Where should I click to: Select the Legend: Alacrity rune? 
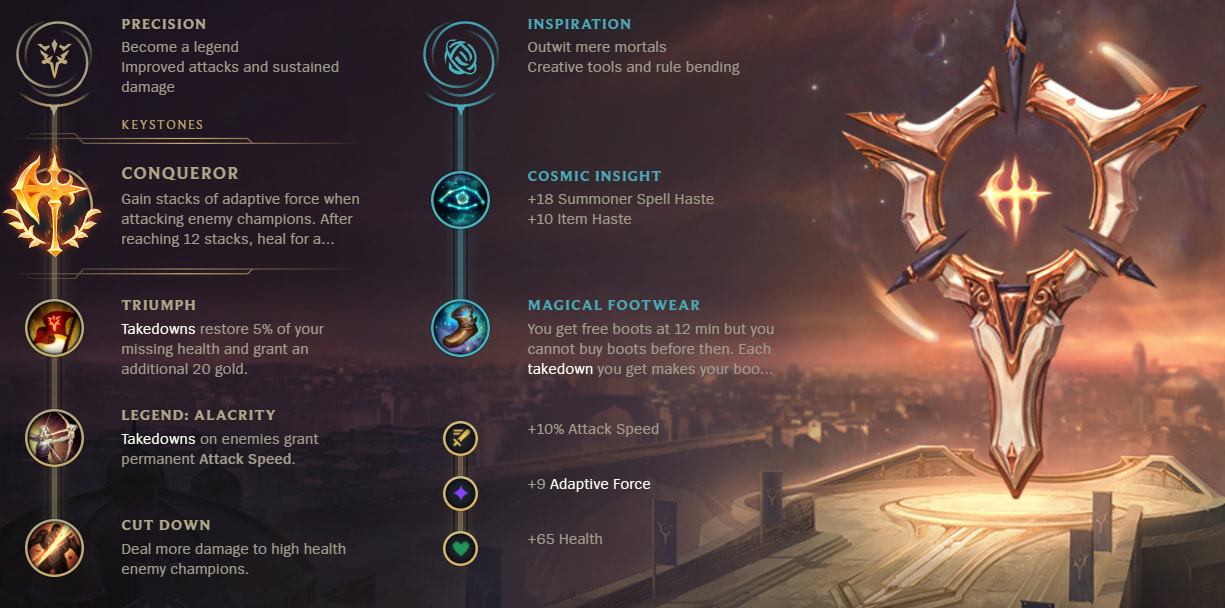click(54, 438)
